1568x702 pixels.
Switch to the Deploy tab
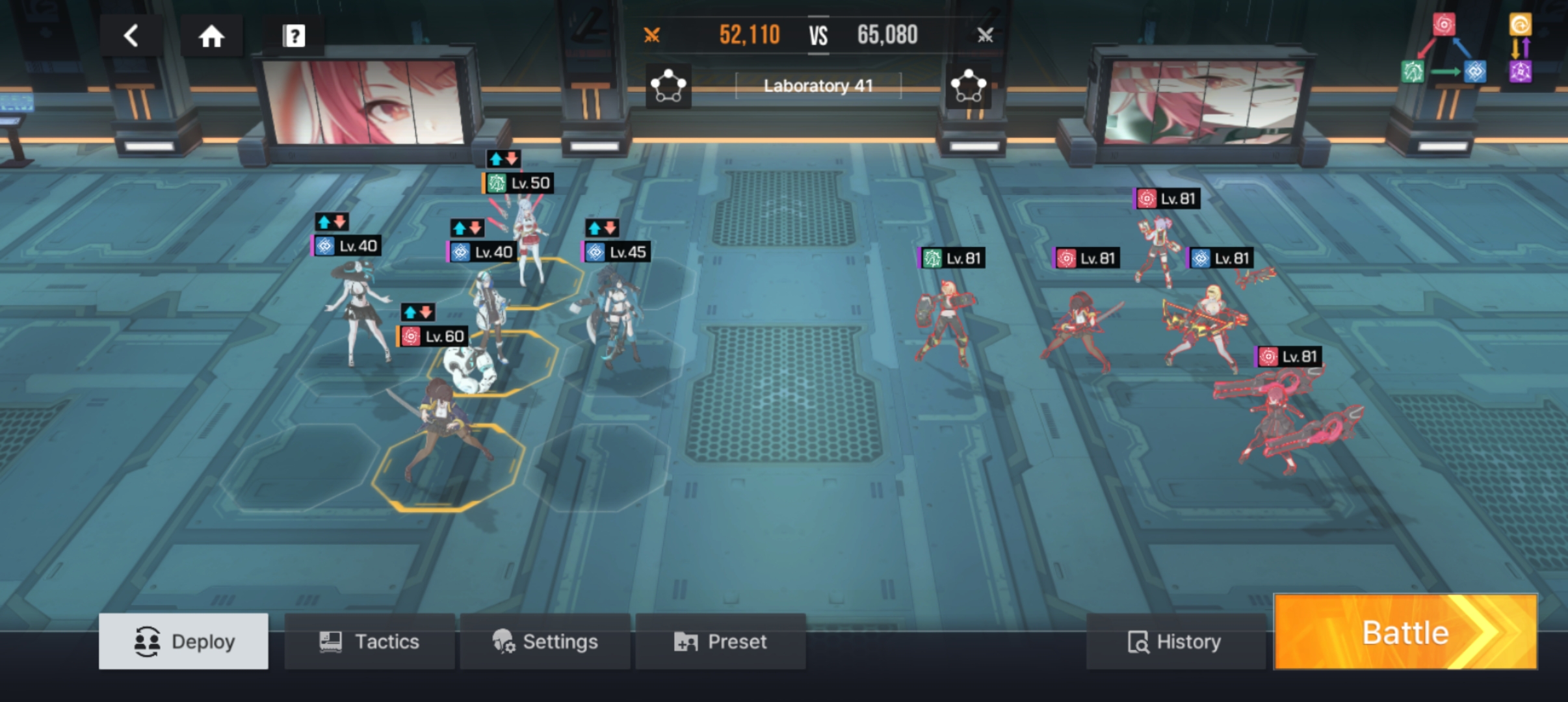pyautogui.click(x=183, y=642)
